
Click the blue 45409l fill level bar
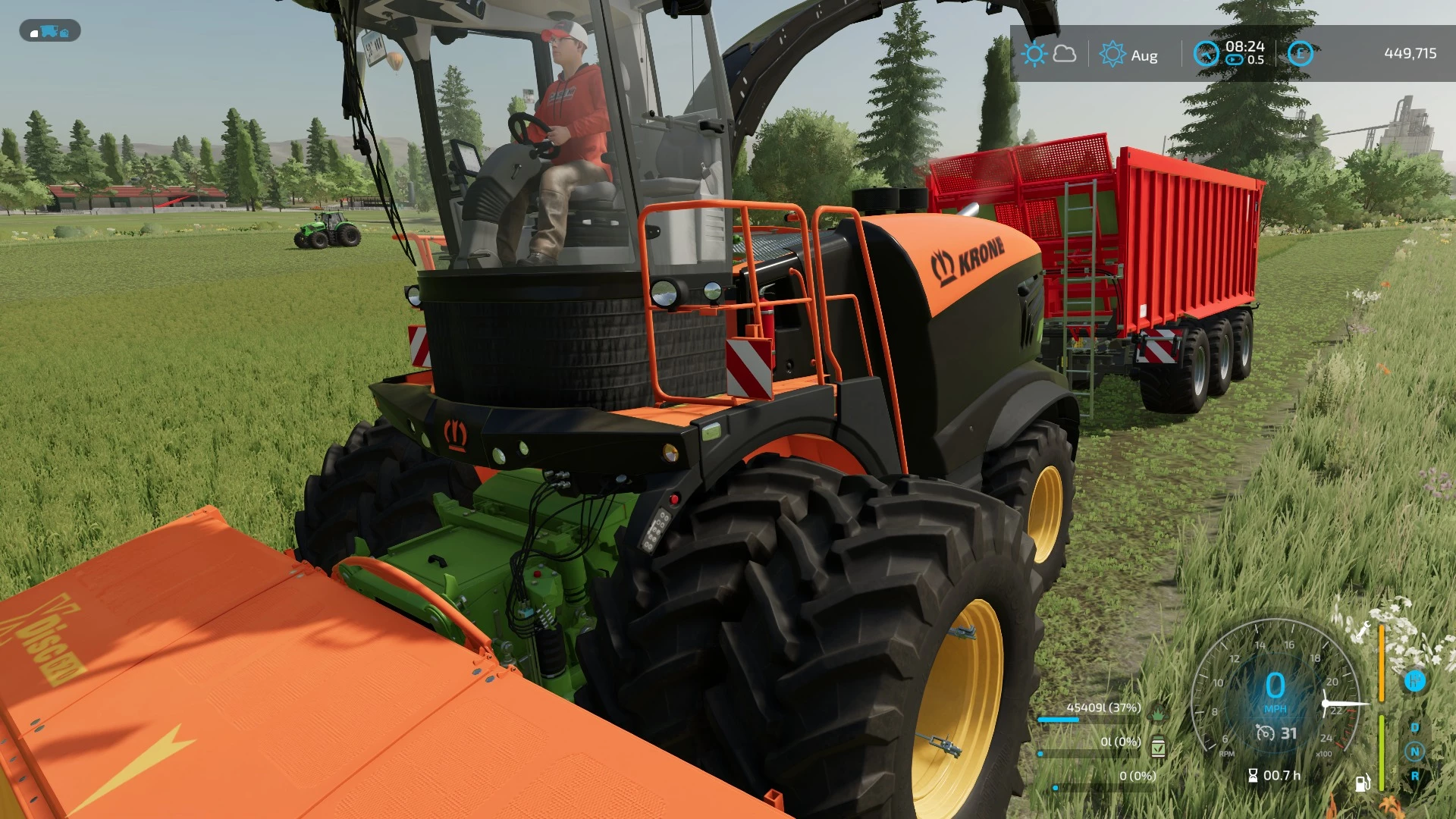[1058, 720]
